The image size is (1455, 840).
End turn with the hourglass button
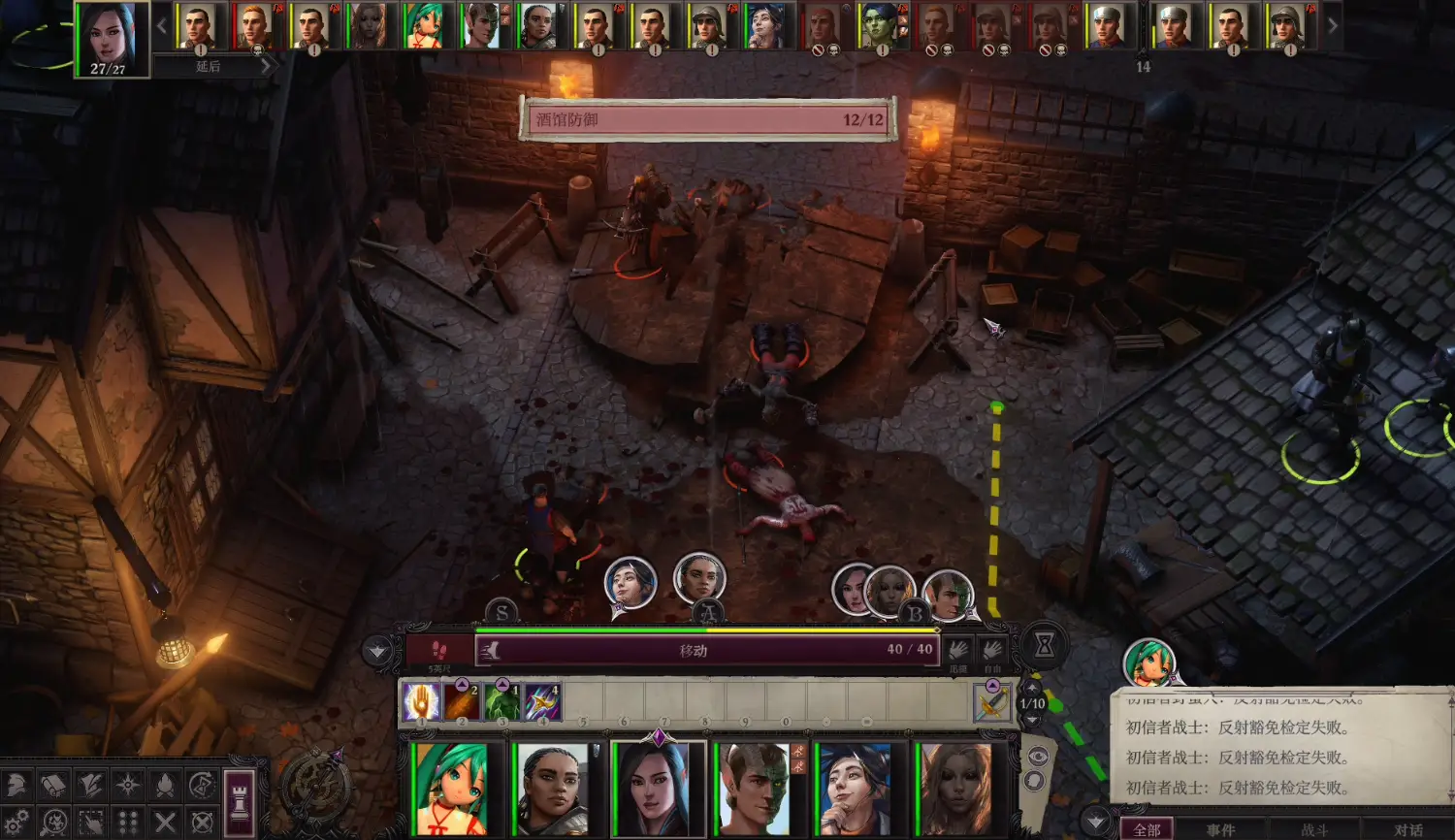pos(1044,645)
